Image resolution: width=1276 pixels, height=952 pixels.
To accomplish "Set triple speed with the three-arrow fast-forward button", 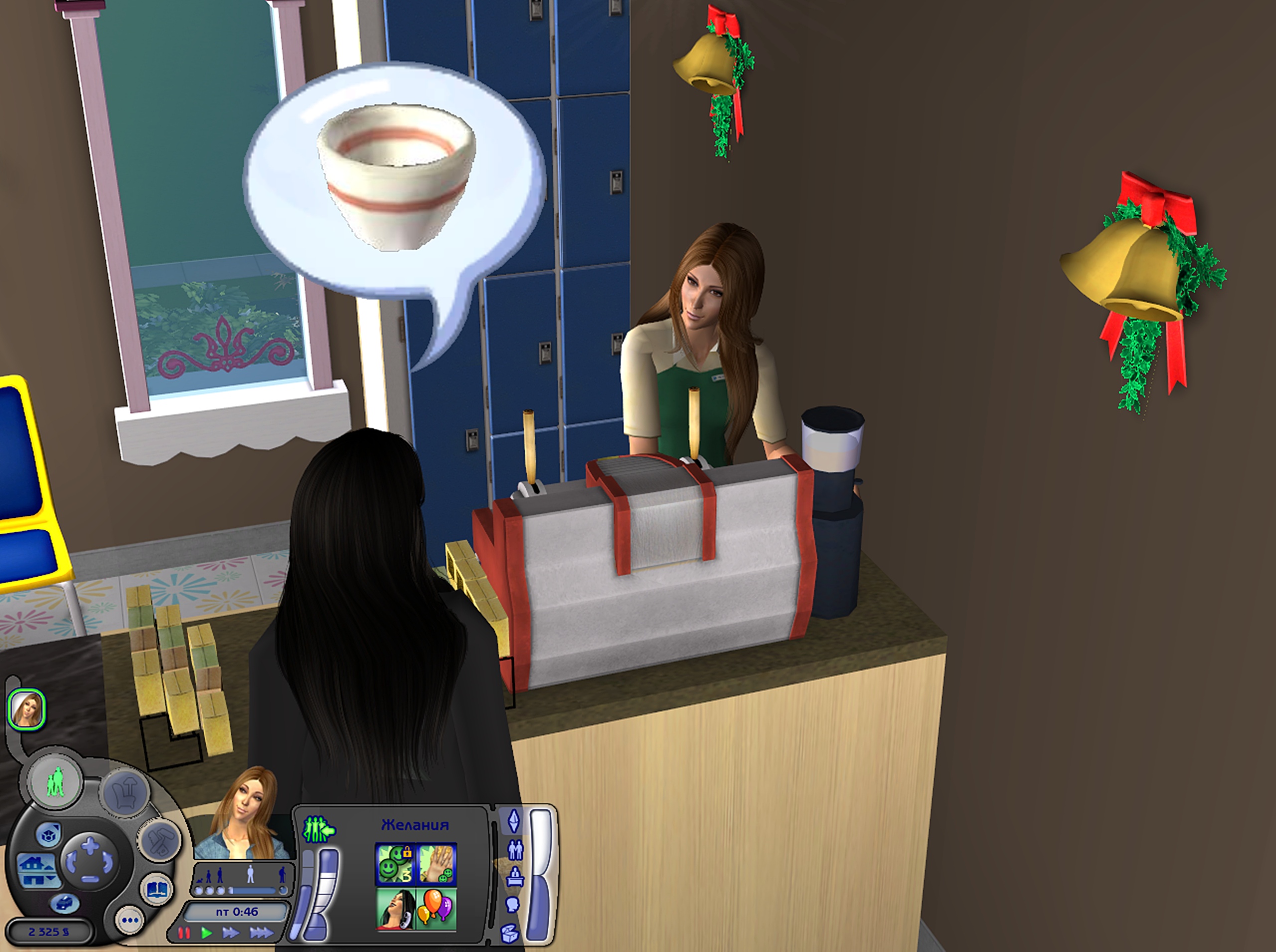I will point(261,933).
